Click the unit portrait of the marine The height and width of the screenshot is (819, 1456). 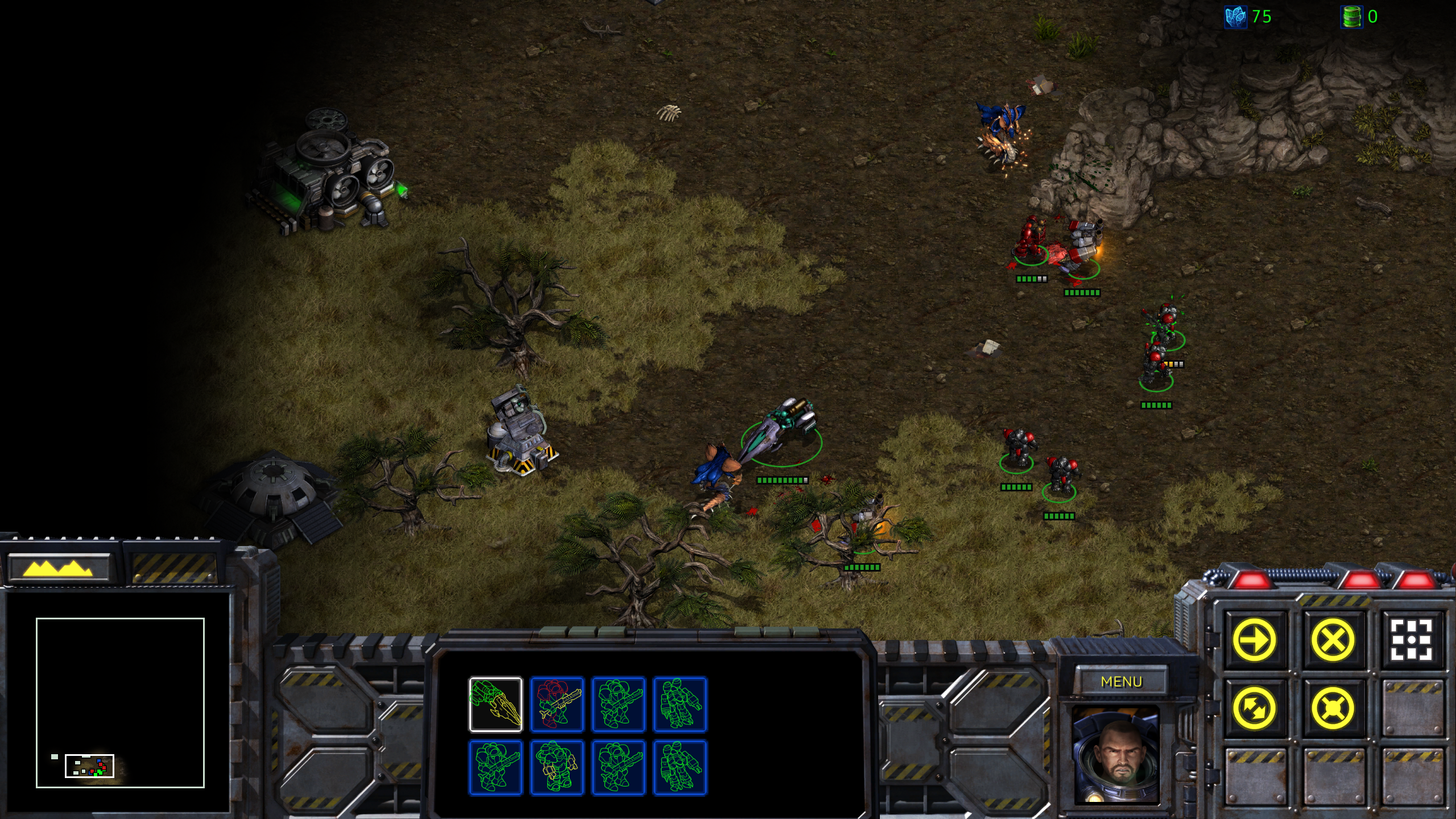point(1115,754)
